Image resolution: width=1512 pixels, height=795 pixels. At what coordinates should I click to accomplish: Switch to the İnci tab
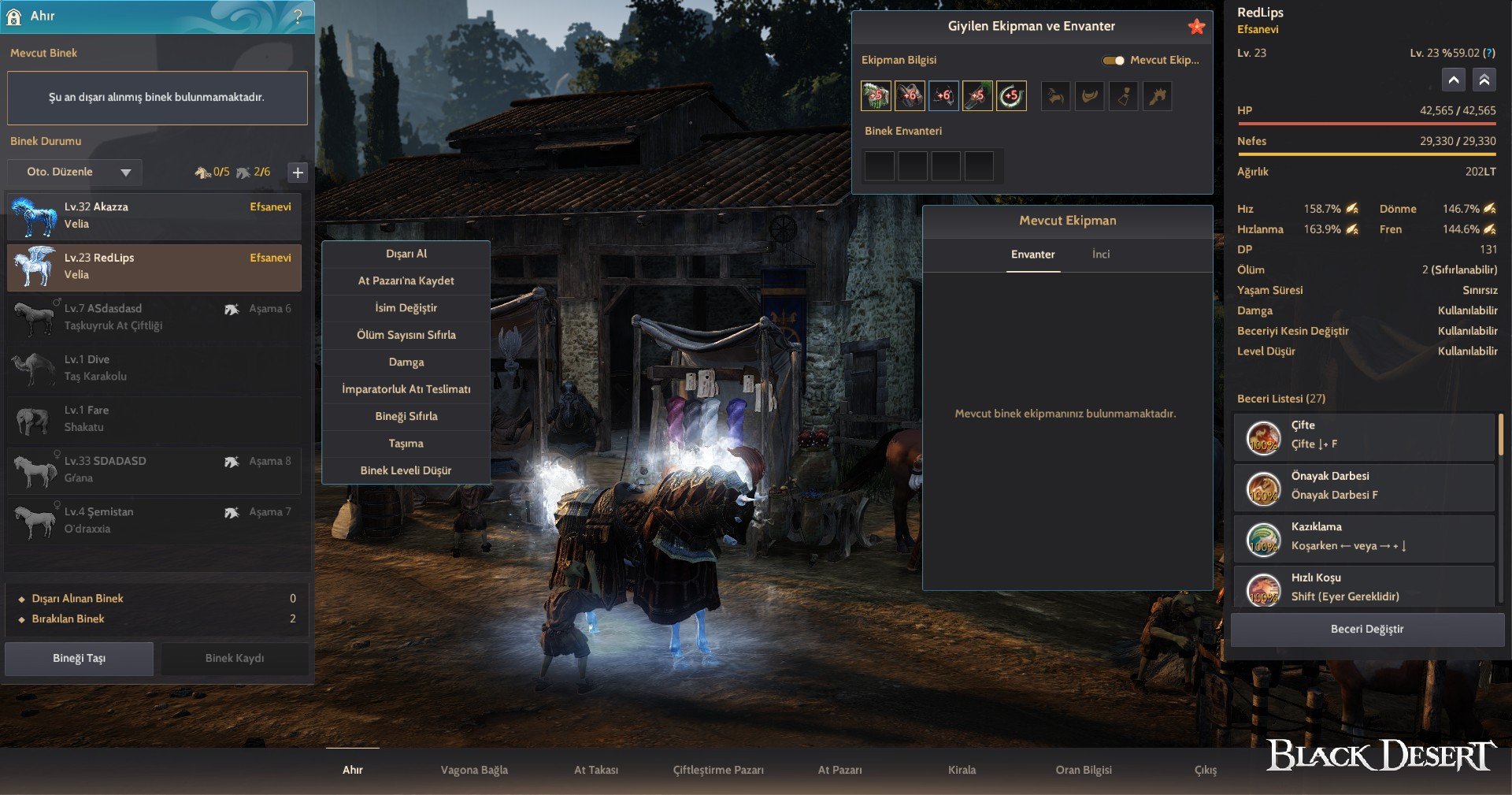[x=1101, y=254]
